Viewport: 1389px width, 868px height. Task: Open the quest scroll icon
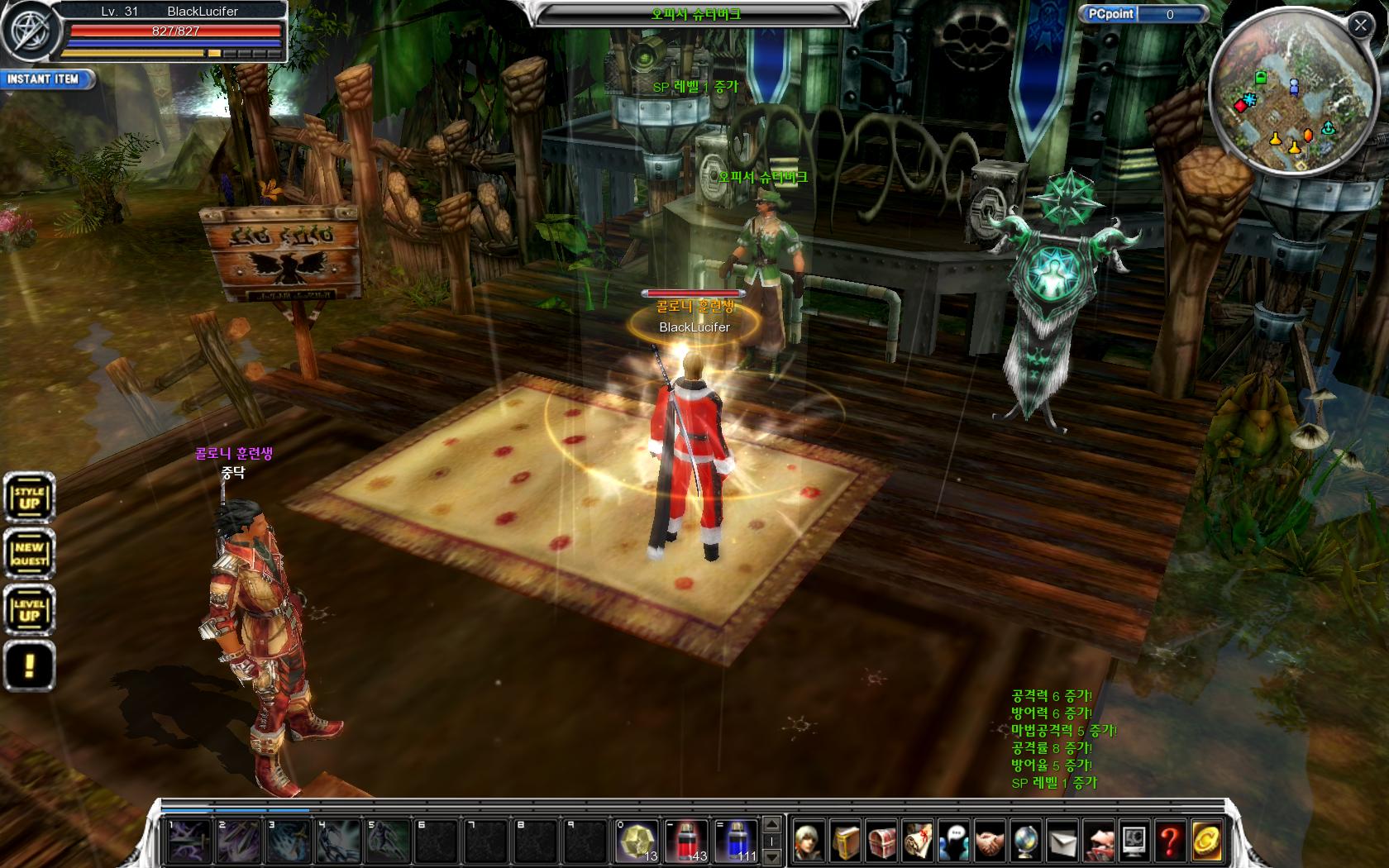point(917,842)
